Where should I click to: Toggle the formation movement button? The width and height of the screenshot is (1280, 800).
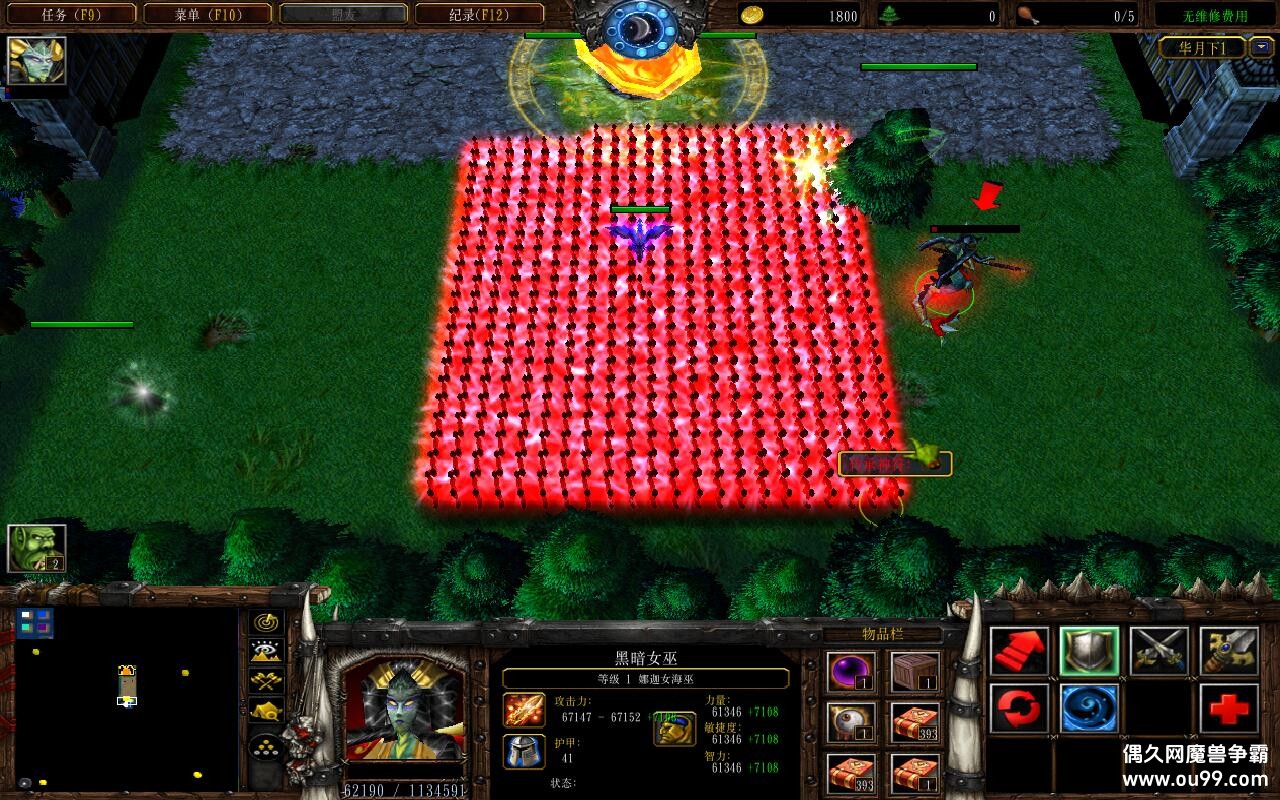pyautogui.click(x=267, y=746)
